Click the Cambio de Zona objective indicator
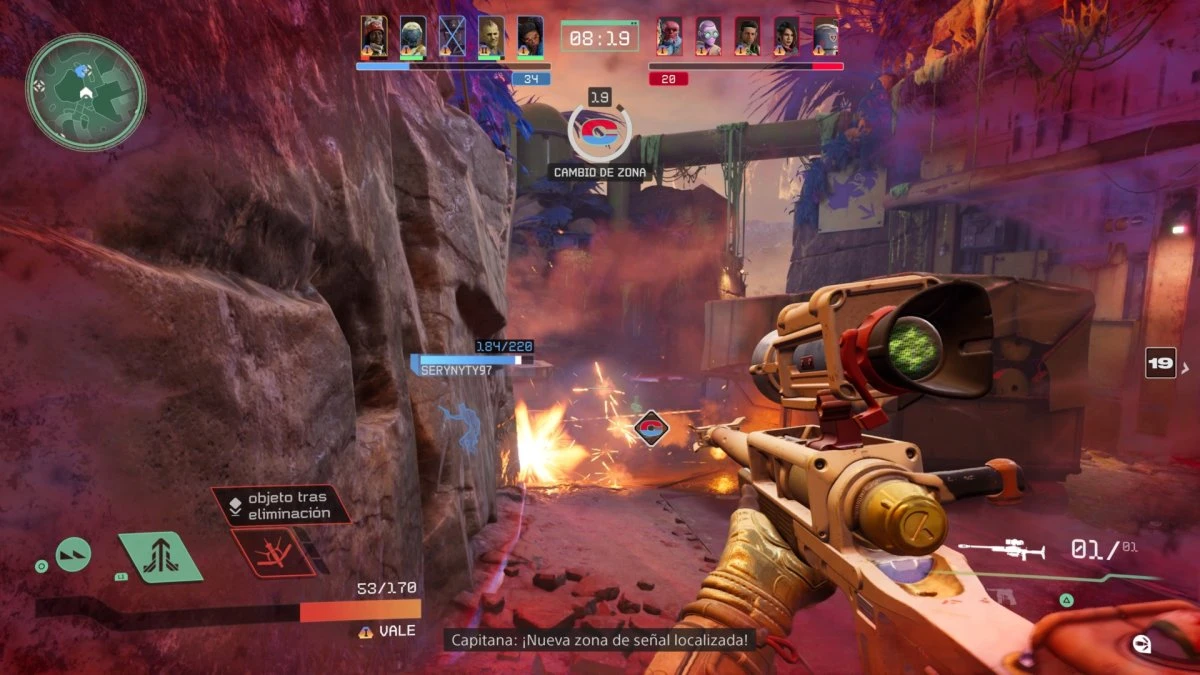The image size is (1200, 675). coord(600,132)
